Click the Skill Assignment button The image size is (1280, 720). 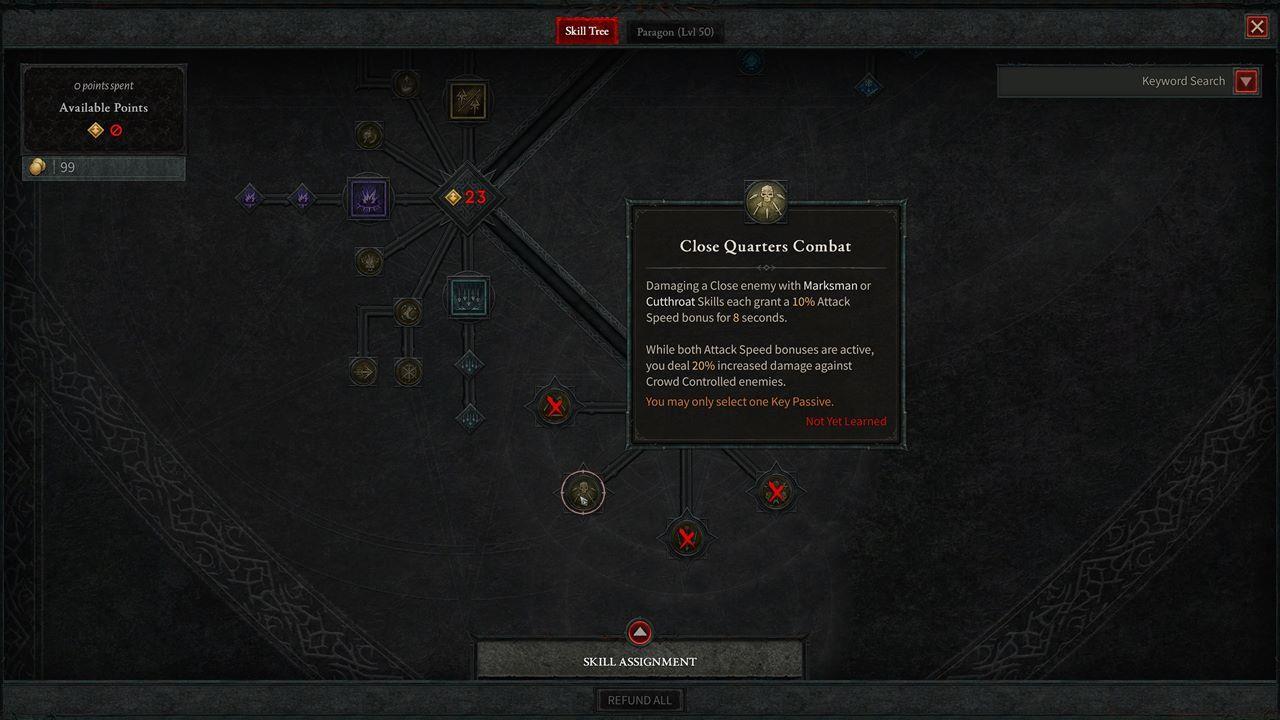coord(639,661)
